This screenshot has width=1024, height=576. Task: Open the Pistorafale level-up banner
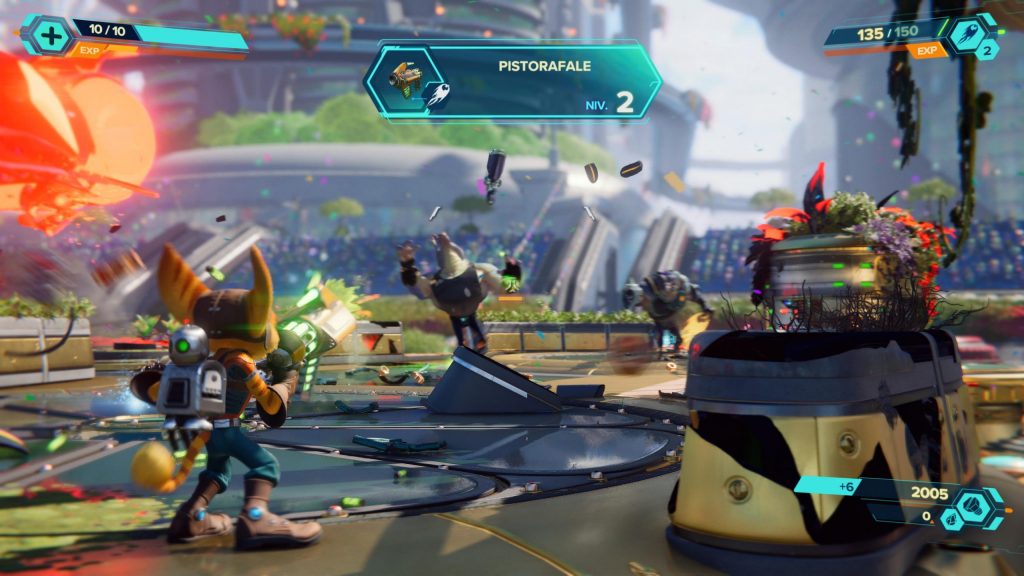pos(512,81)
